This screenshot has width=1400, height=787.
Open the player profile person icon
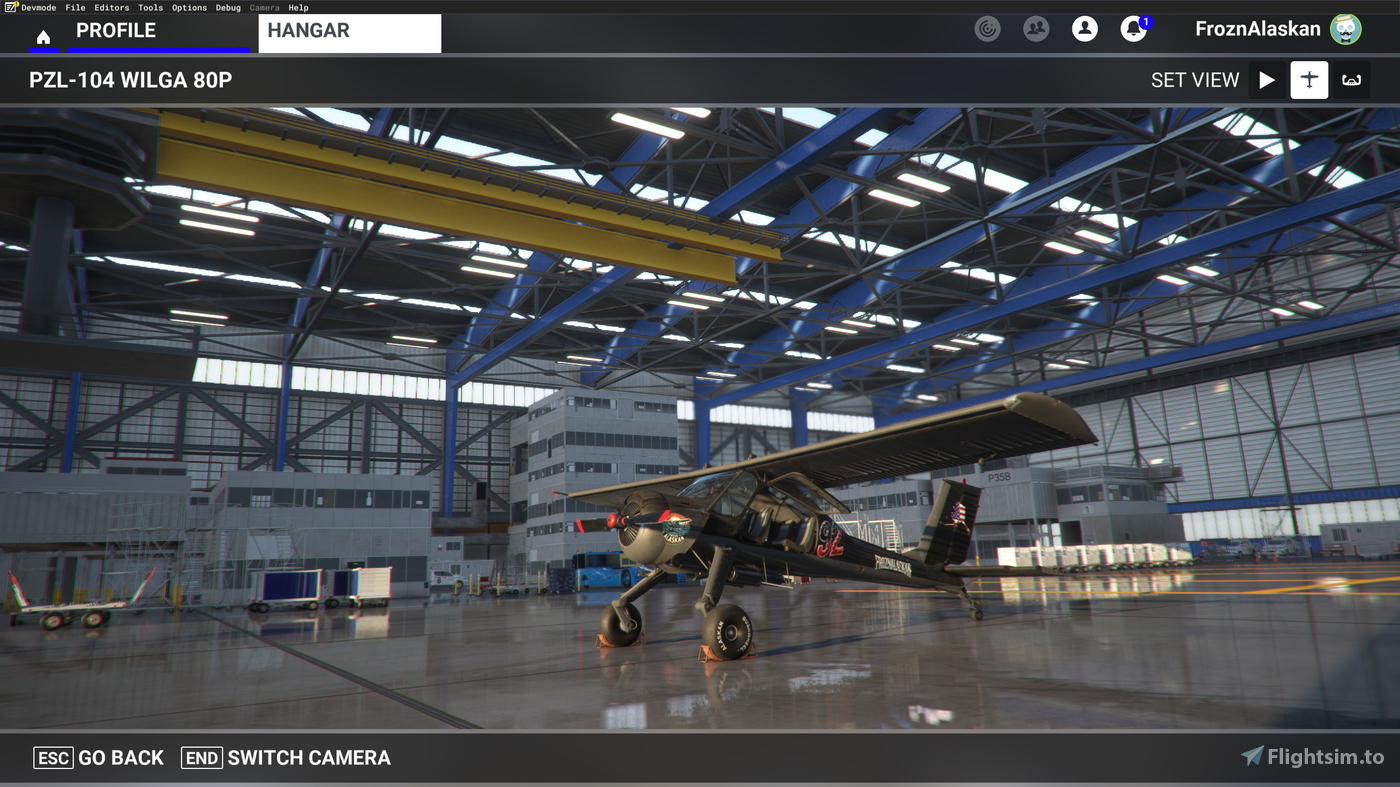(x=1085, y=29)
